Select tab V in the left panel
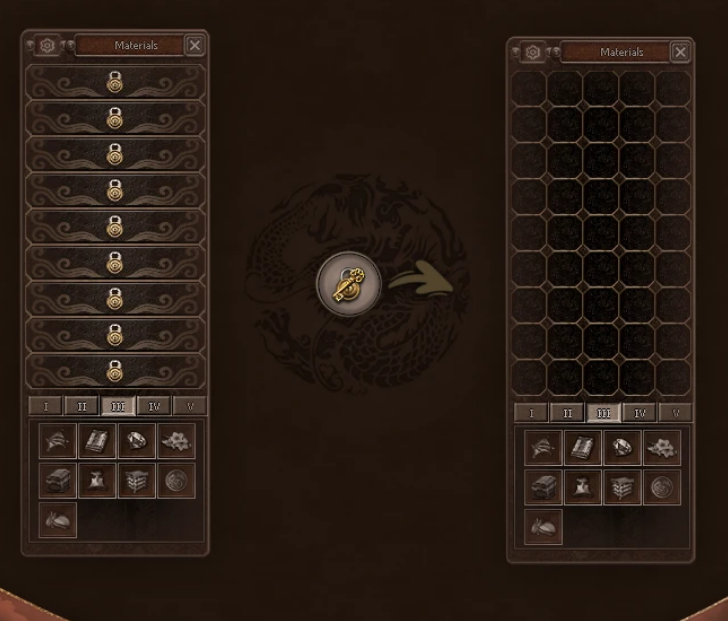The width and height of the screenshot is (728, 621). [189, 406]
